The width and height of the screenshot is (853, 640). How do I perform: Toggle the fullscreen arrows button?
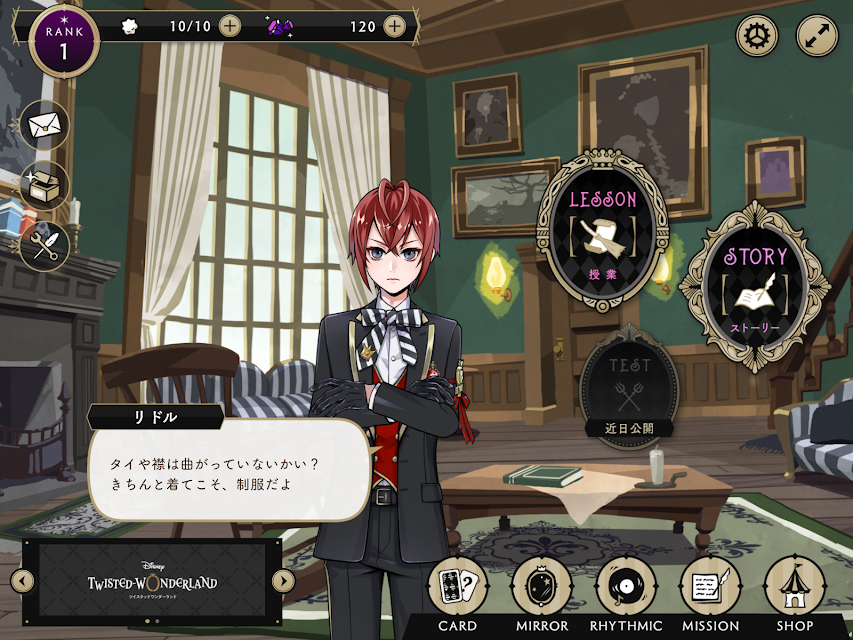(817, 36)
